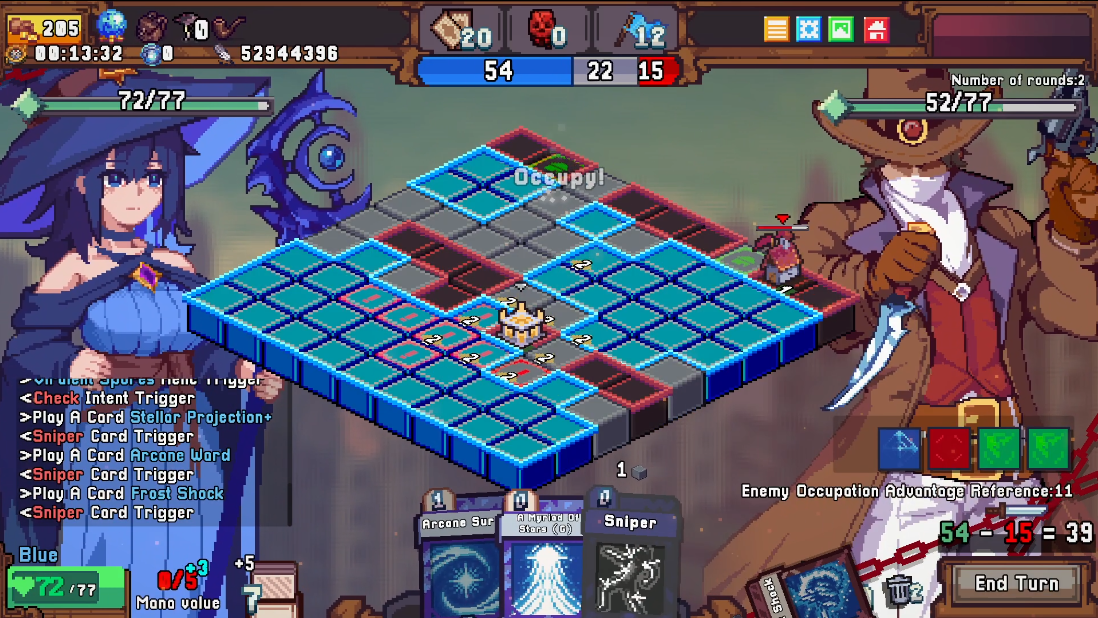Inspect the brown backpack relic
Viewport: 1098px width, 618px height.
(x=153, y=26)
